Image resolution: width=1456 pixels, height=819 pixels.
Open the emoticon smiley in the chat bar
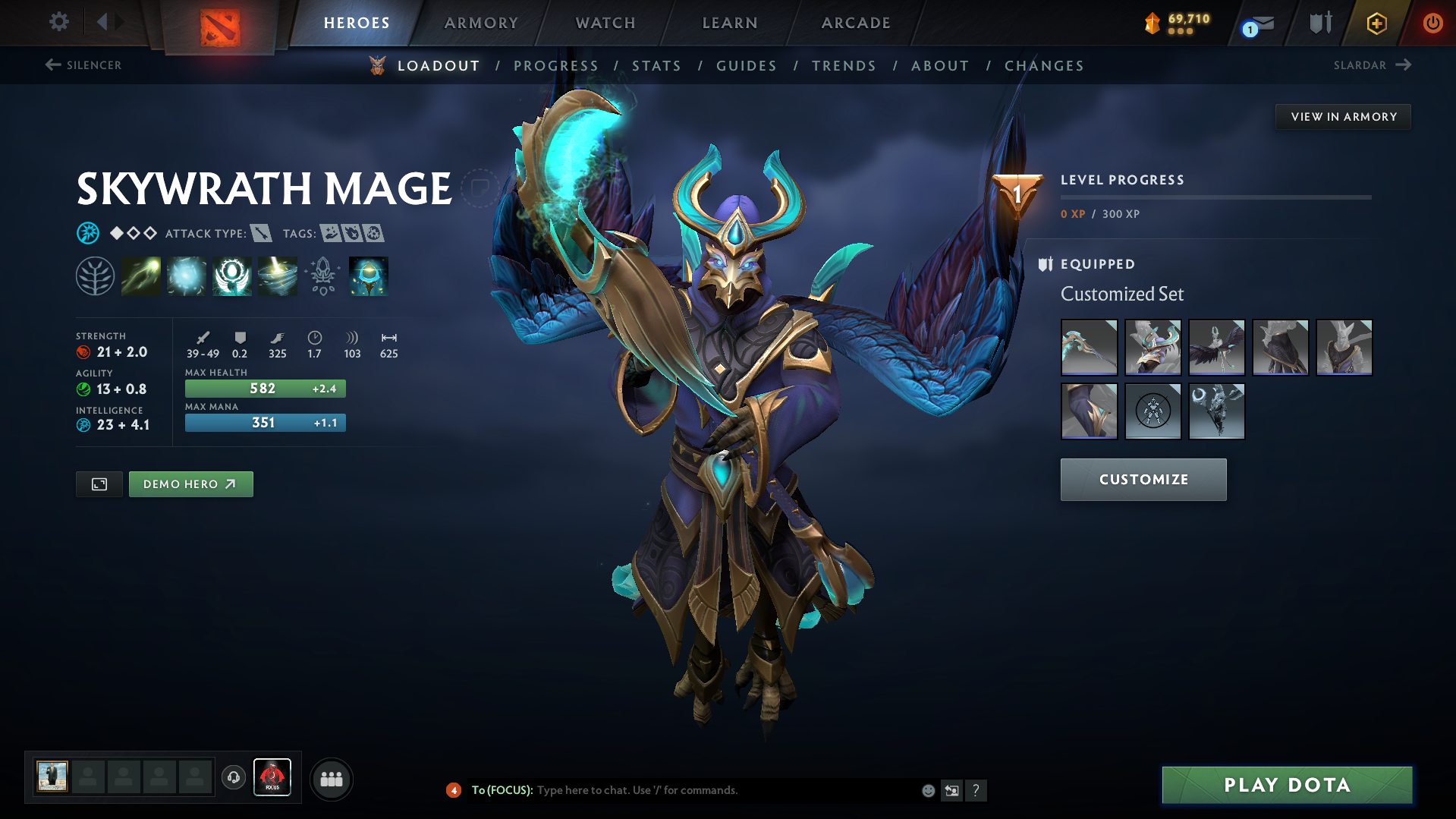[x=927, y=790]
